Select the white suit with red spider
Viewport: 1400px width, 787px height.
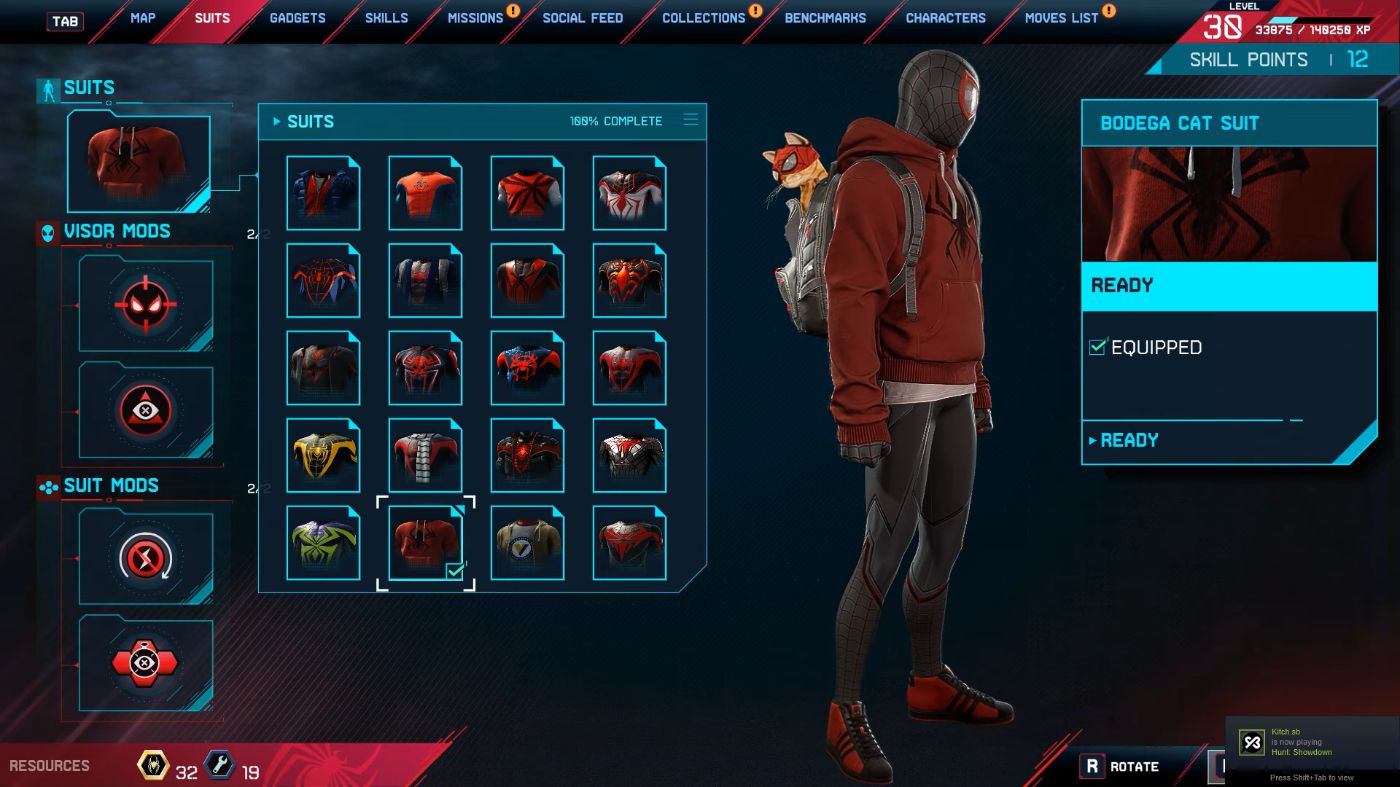pos(629,194)
